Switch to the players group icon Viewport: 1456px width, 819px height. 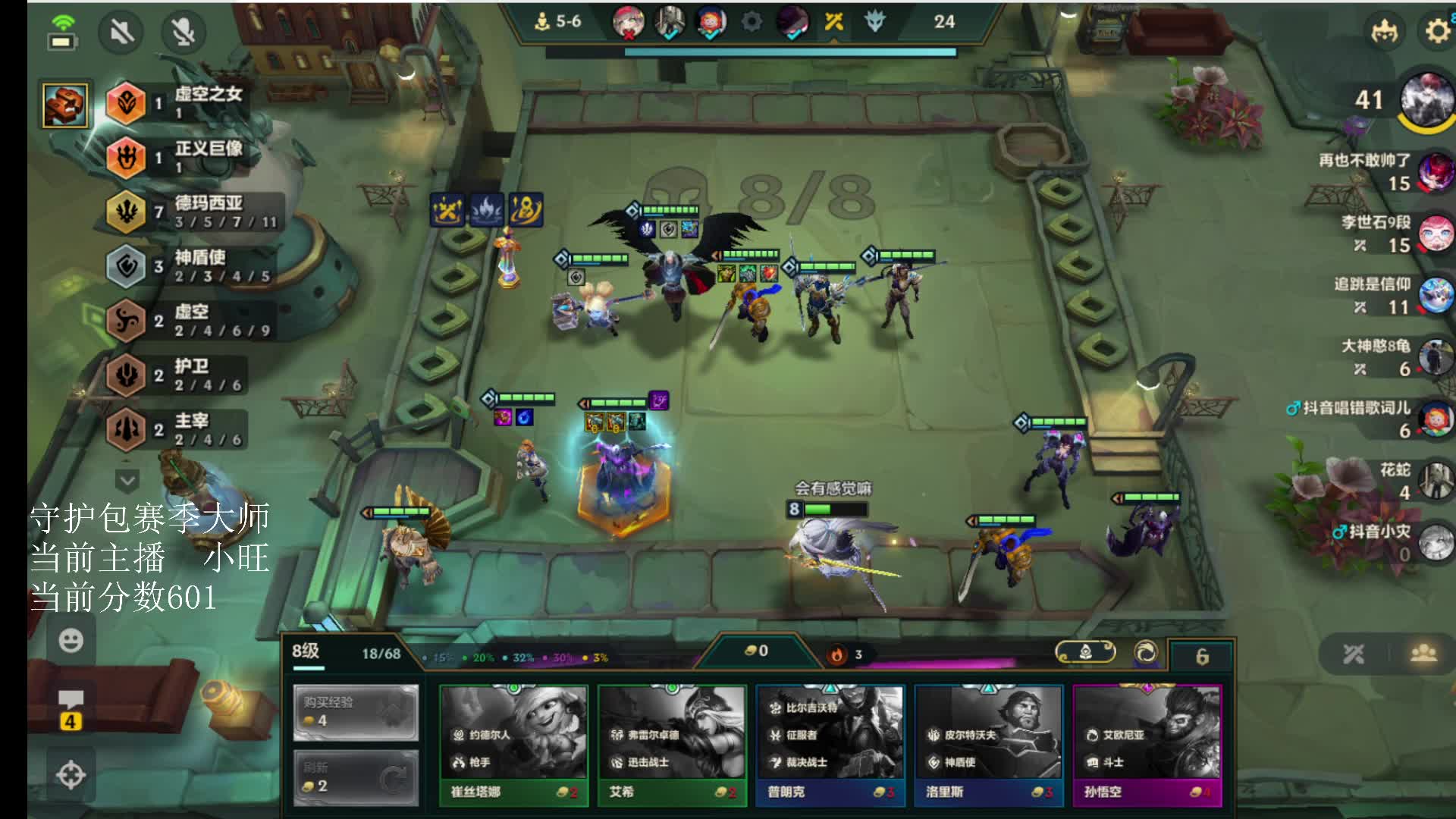click(1423, 653)
